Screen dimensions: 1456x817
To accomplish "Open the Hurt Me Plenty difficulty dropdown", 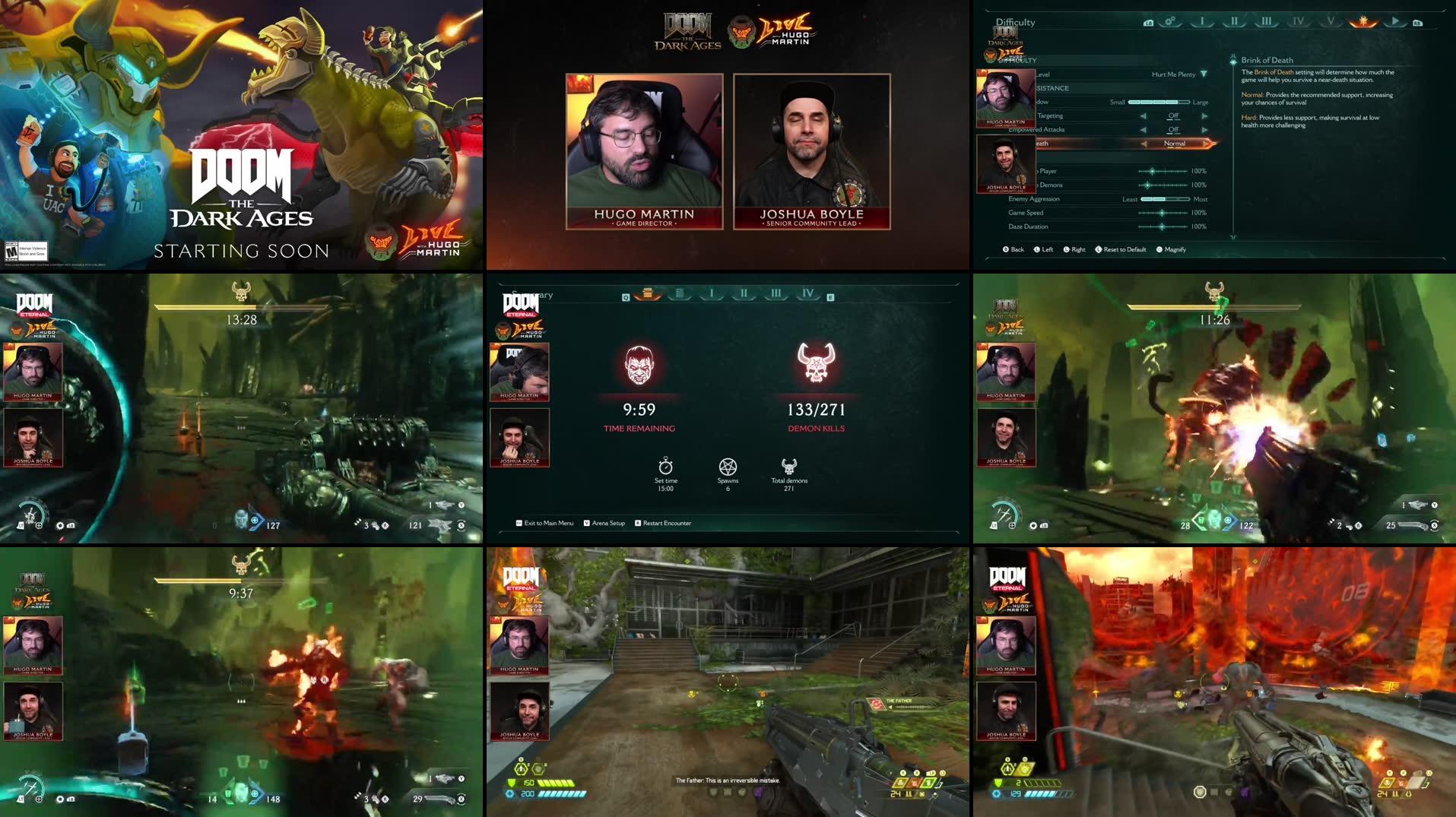I will pyautogui.click(x=1177, y=74).
